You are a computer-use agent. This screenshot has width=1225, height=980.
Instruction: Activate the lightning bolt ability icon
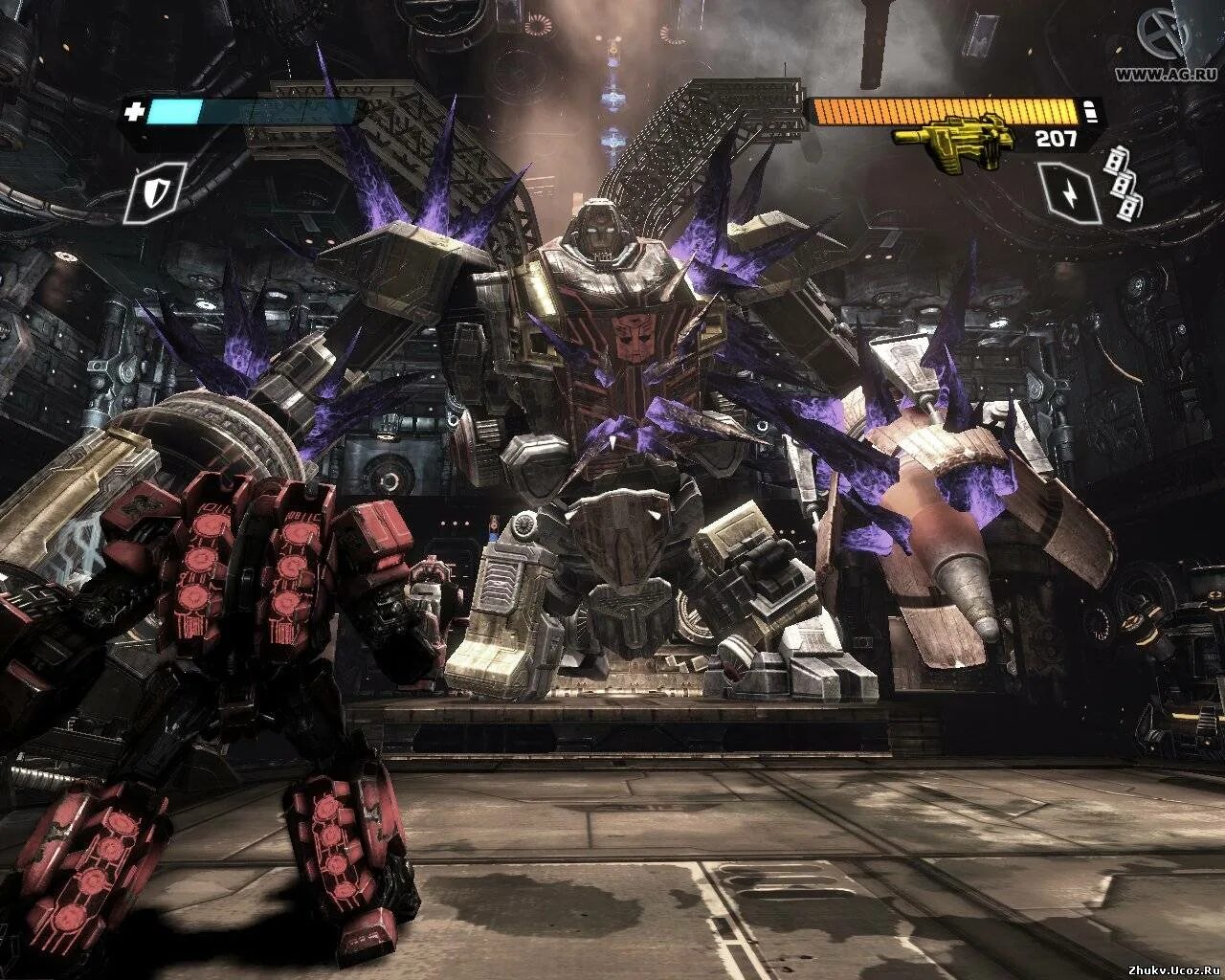click(1069, 192)
